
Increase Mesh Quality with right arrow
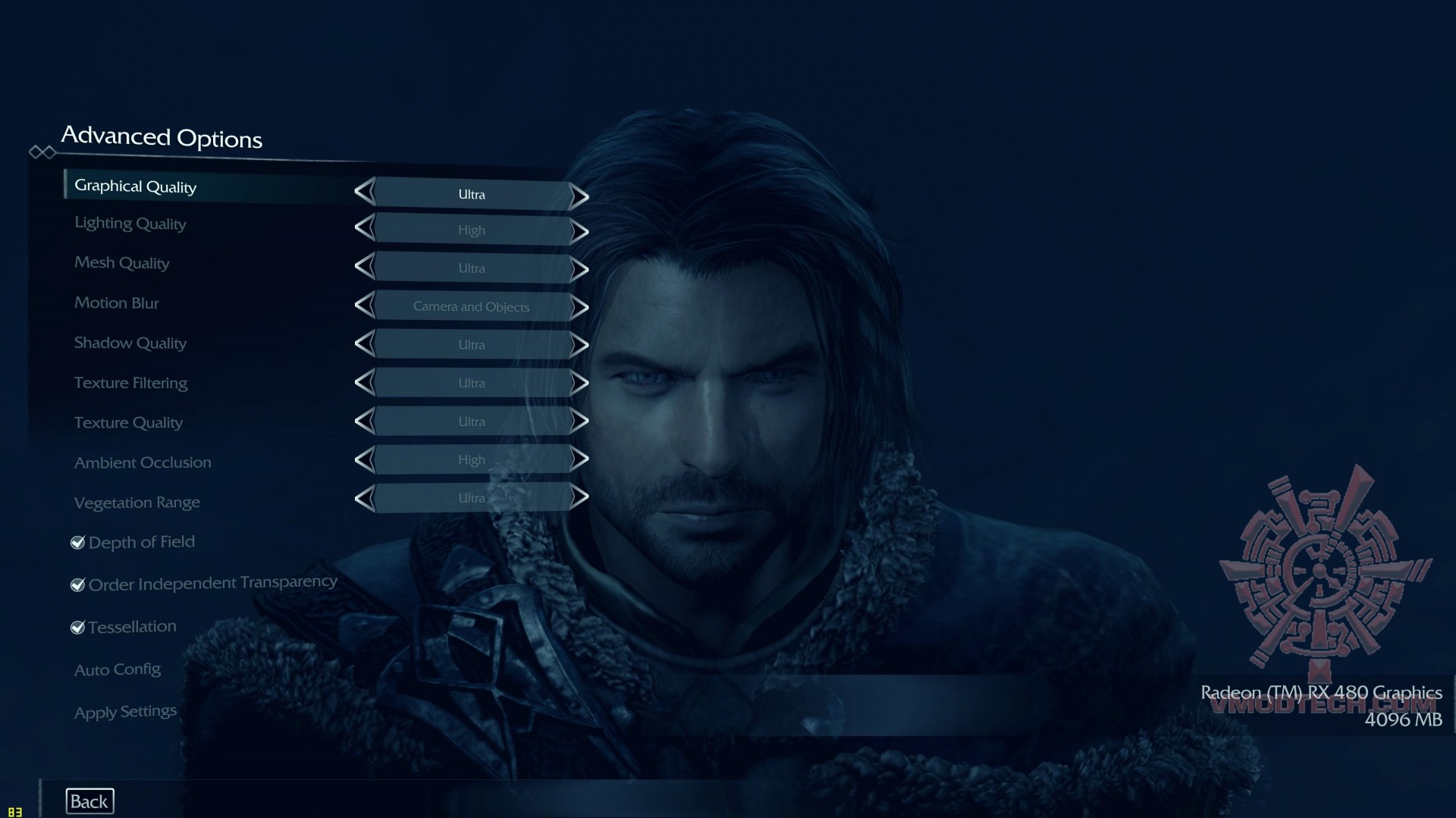[579, 268]
